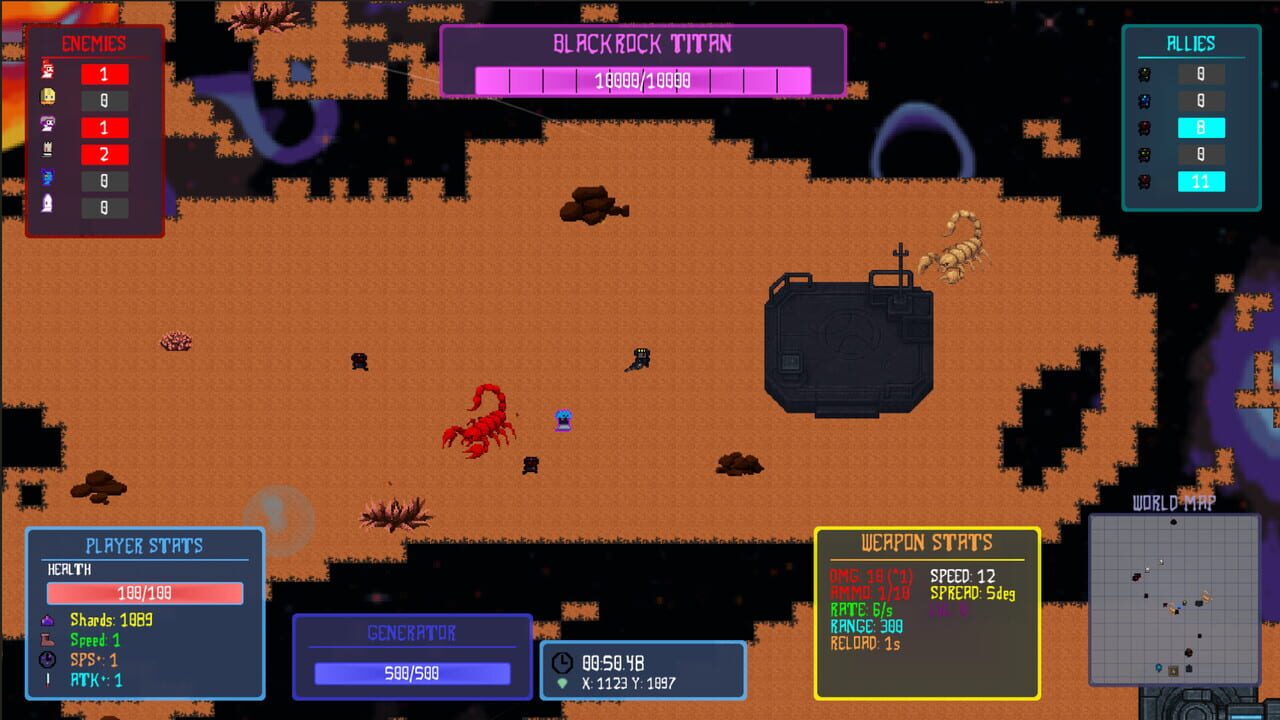Viewport: 1280px width, 720px height.
Task: Click the Shards currency icon
Action: pos(47,620)
